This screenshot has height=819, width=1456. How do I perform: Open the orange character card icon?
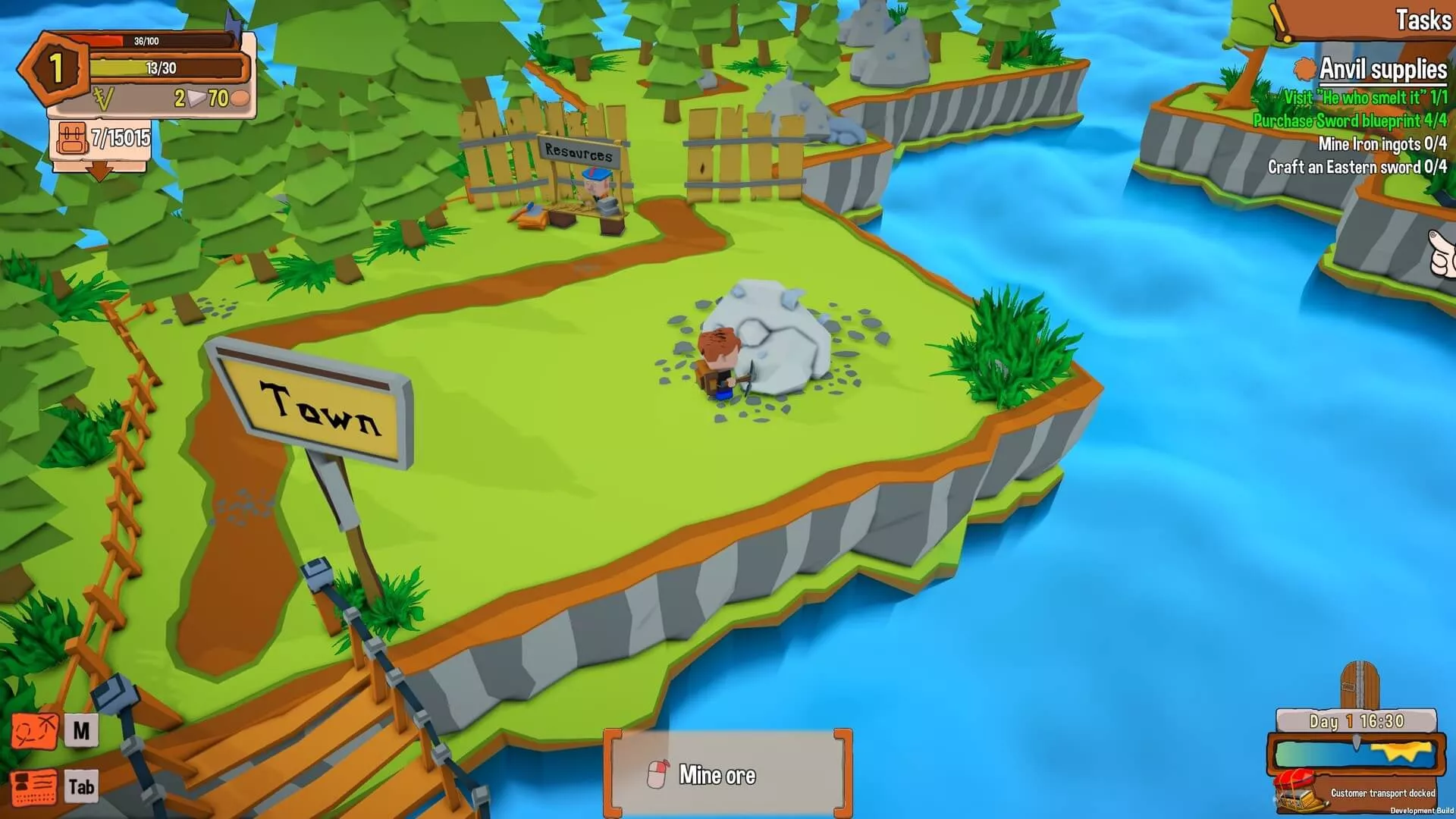coord(34,788)
